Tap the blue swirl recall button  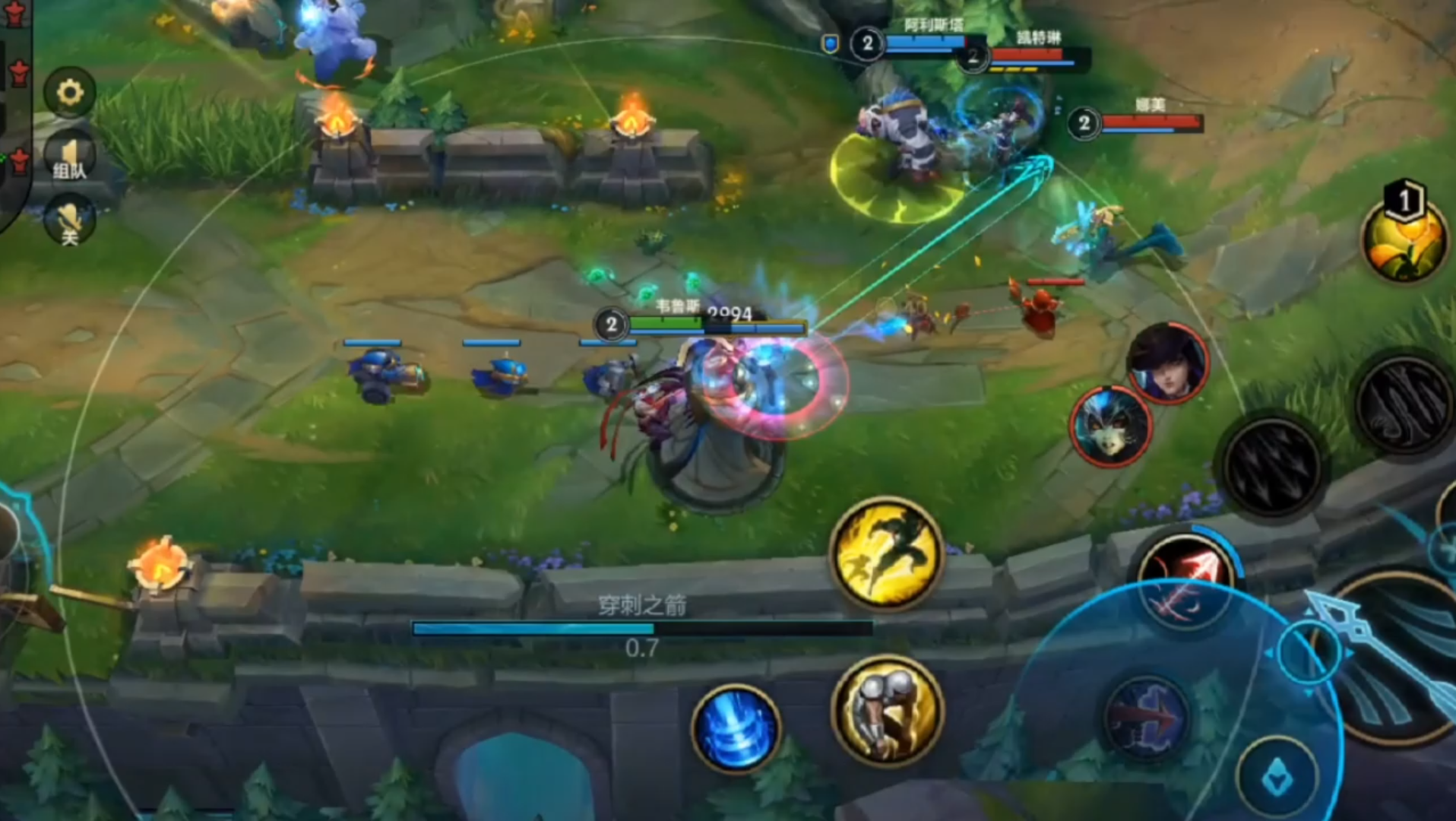point(736,728)
